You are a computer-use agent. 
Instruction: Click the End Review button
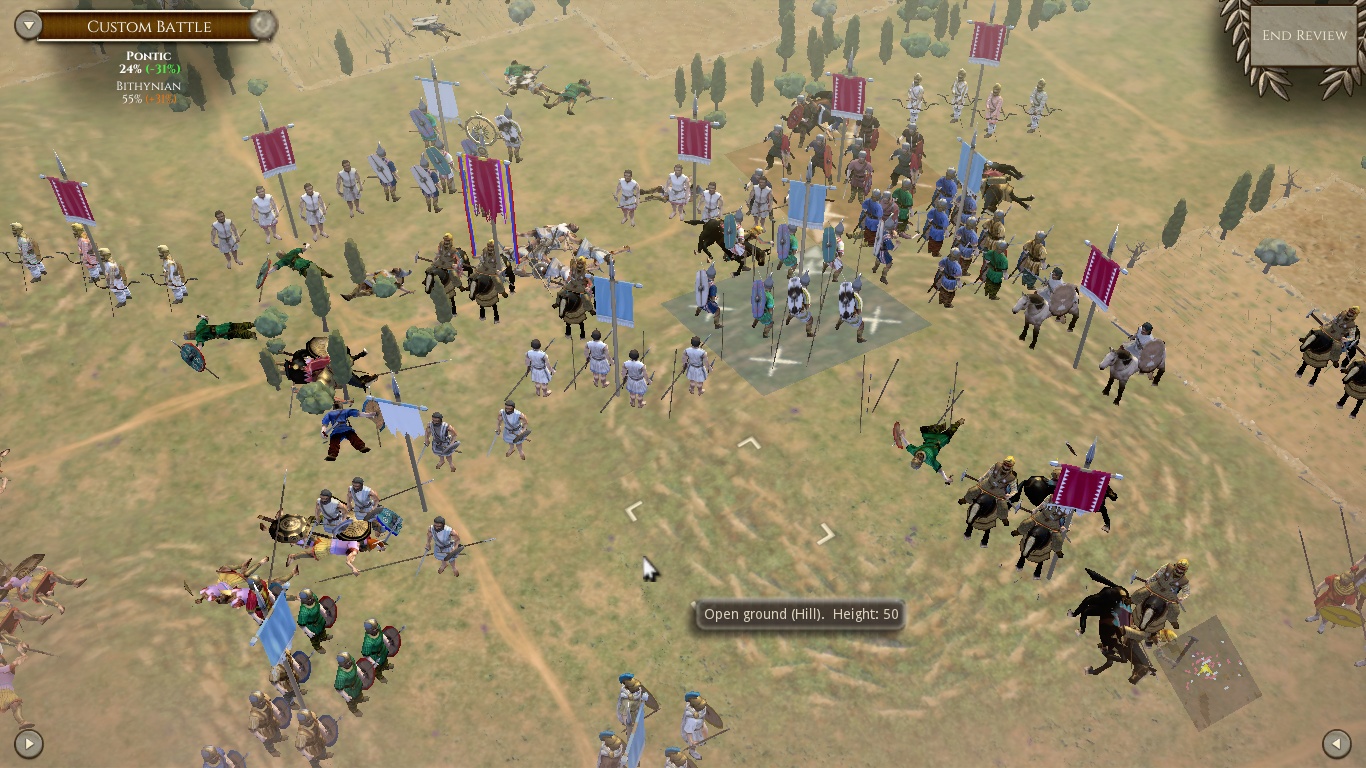1303,35
